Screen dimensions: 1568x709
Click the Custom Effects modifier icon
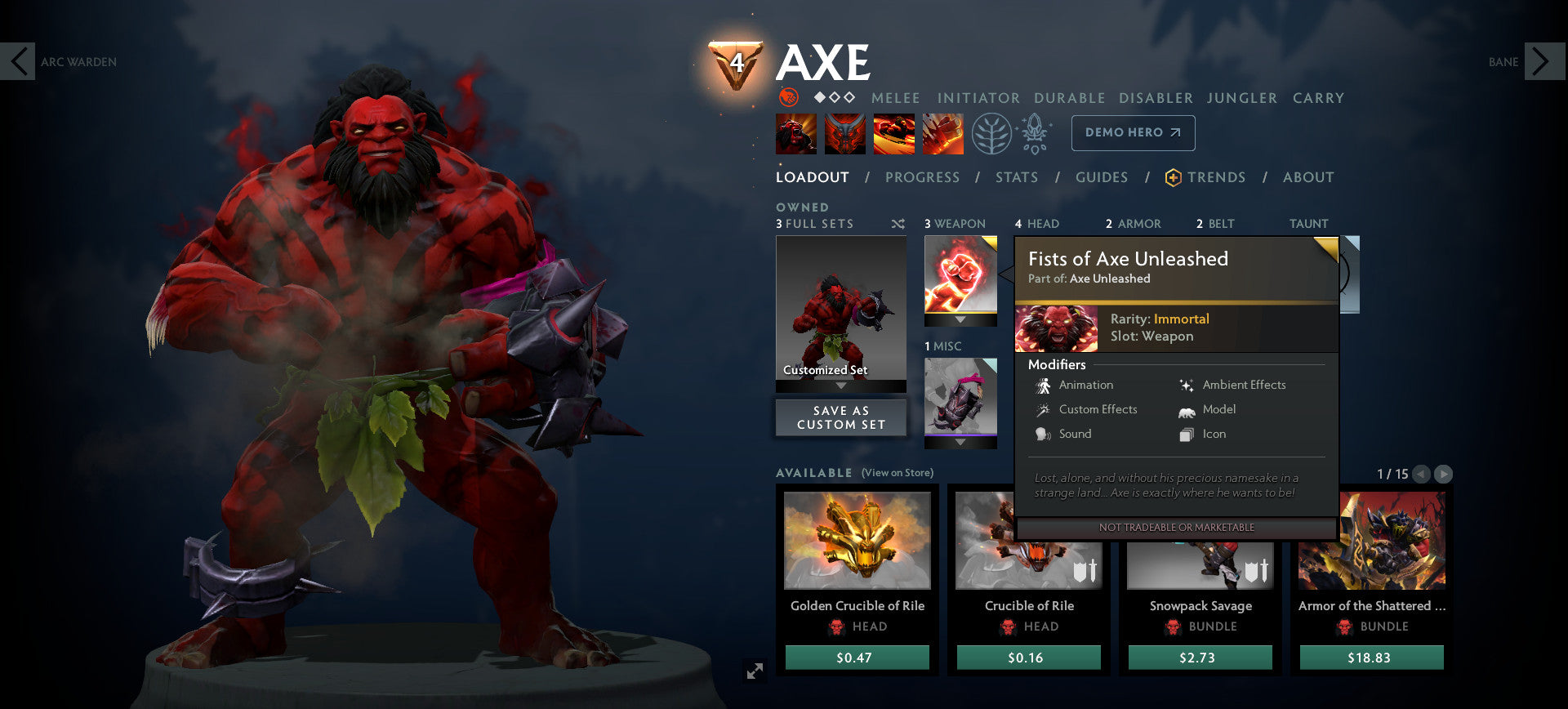(x=1044, y=409)
